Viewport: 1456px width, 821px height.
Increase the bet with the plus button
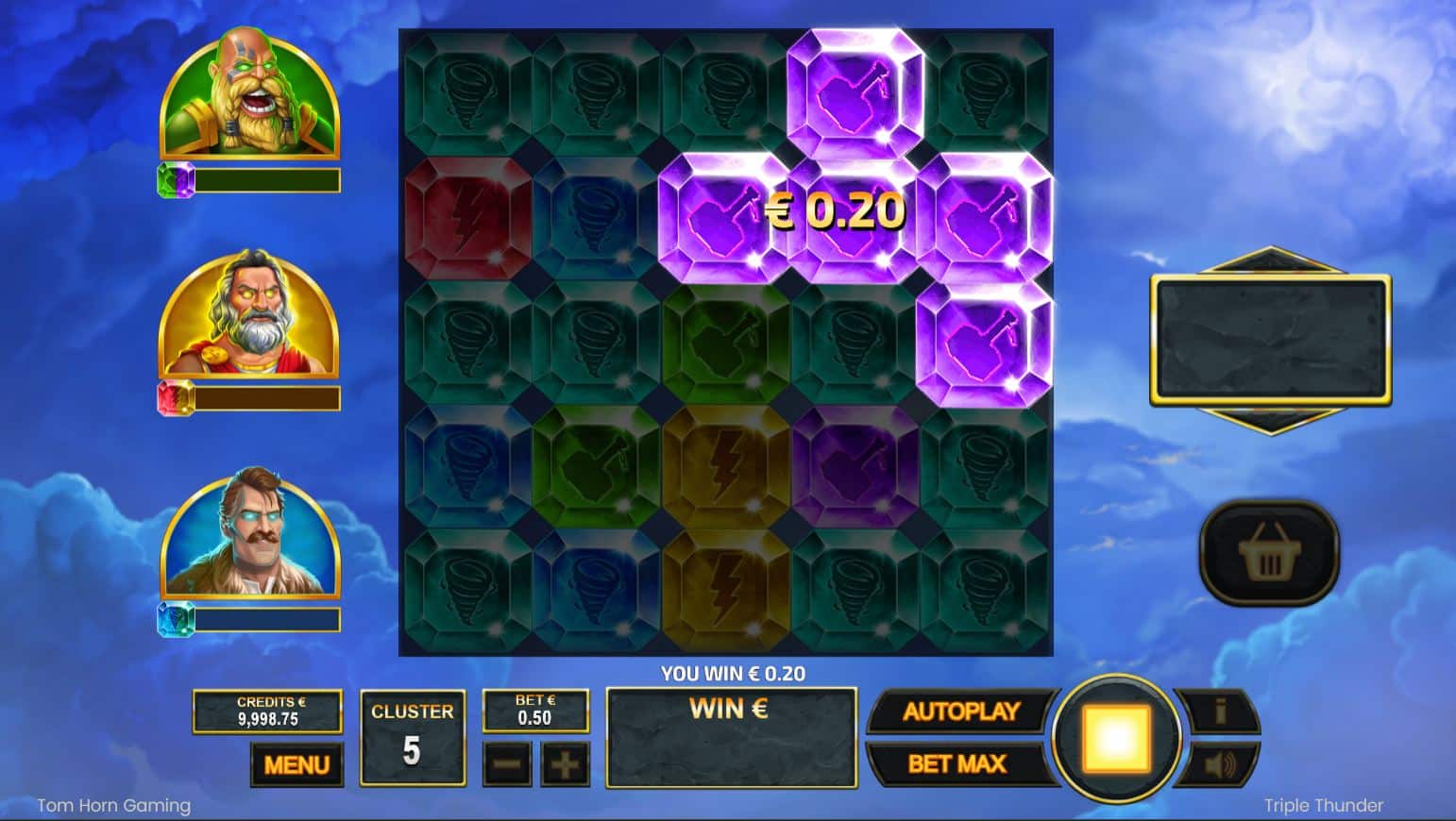click(x=565, y=764)
